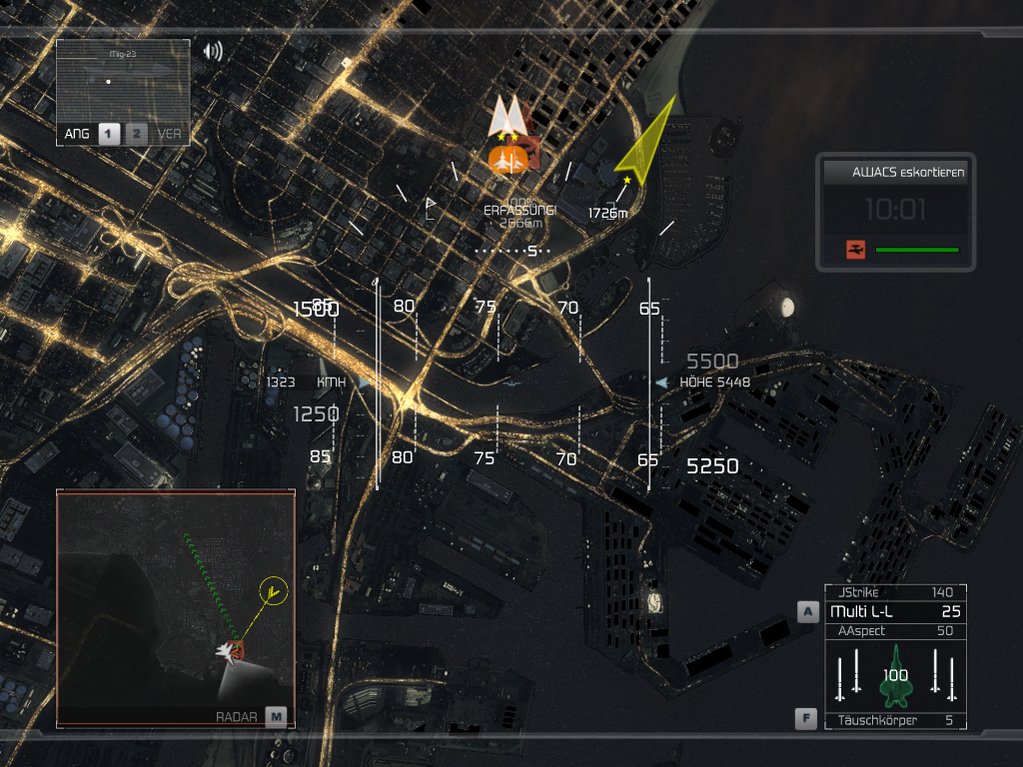Toggle the speaker sound icon

(213, 51)
